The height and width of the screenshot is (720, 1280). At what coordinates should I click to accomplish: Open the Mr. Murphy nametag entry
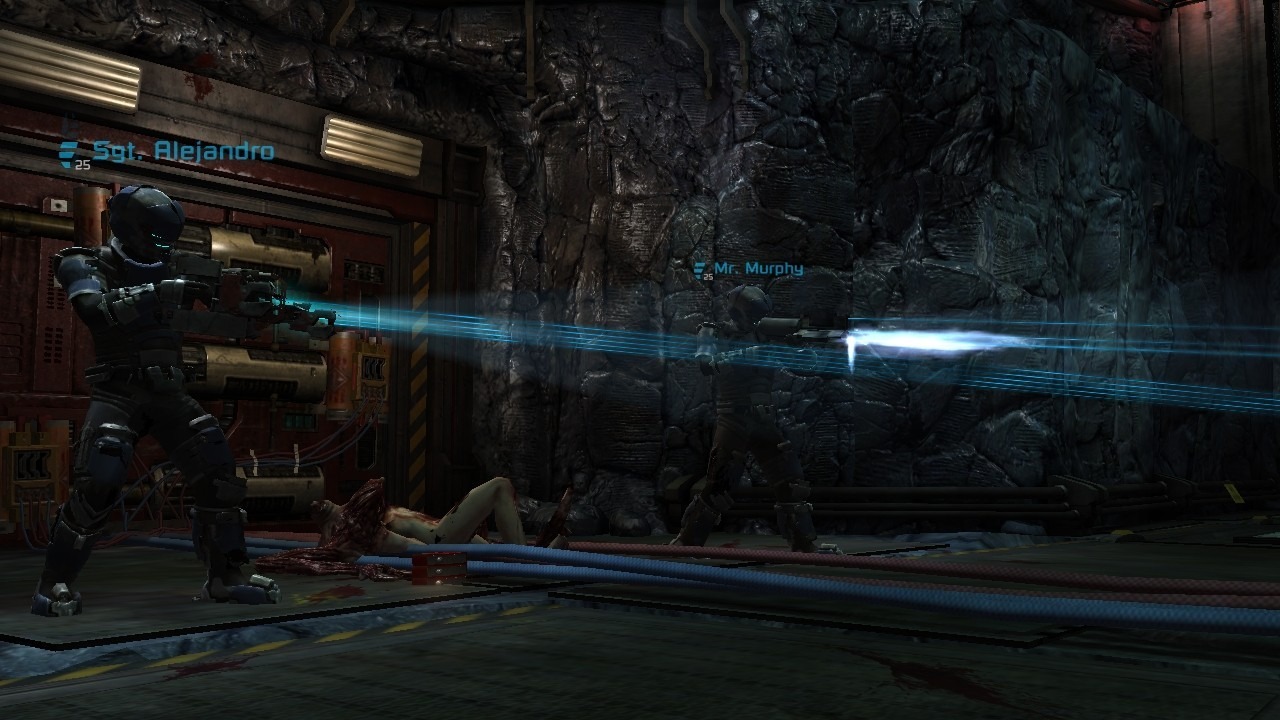762,268
